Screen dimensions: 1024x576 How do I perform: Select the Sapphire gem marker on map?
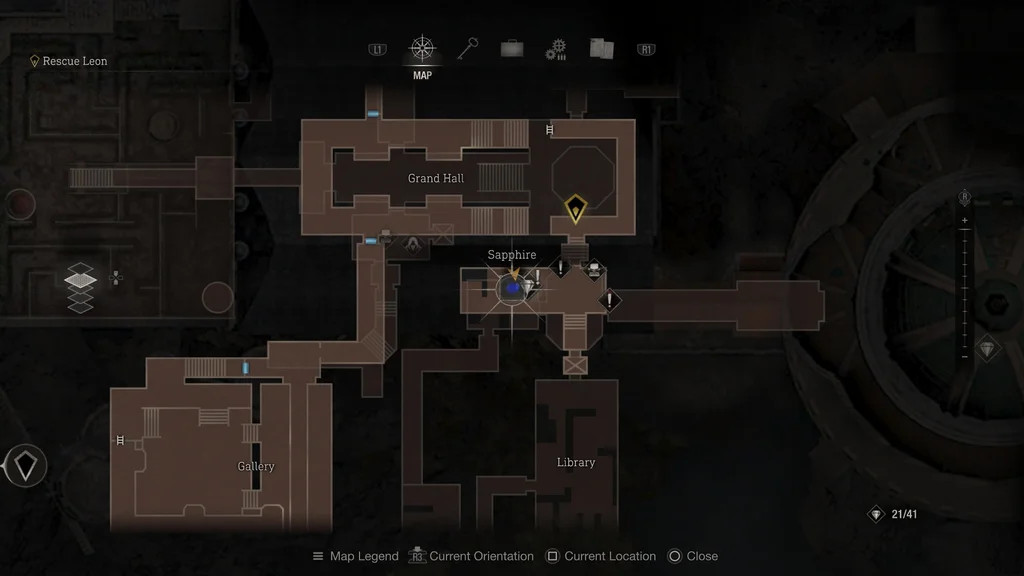click(512, 288)
